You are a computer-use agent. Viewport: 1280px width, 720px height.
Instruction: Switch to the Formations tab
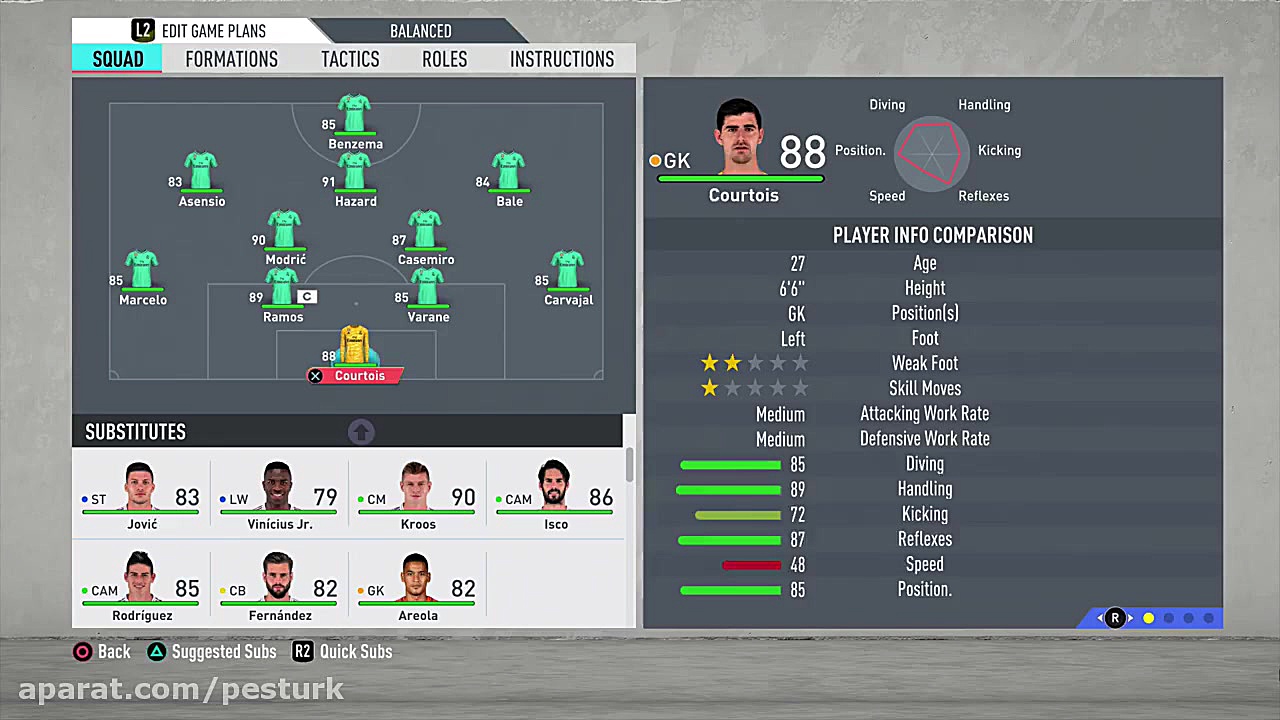point(231,59)
